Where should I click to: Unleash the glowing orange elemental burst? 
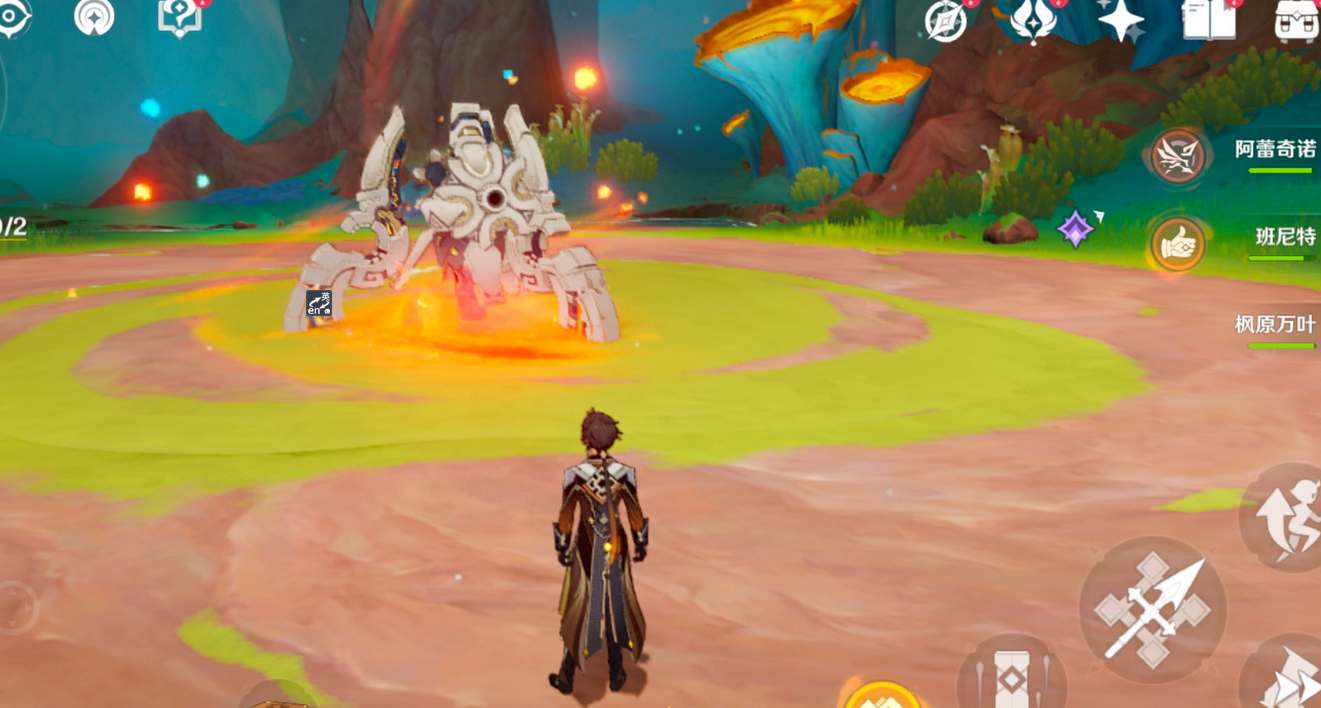(880, 696)
